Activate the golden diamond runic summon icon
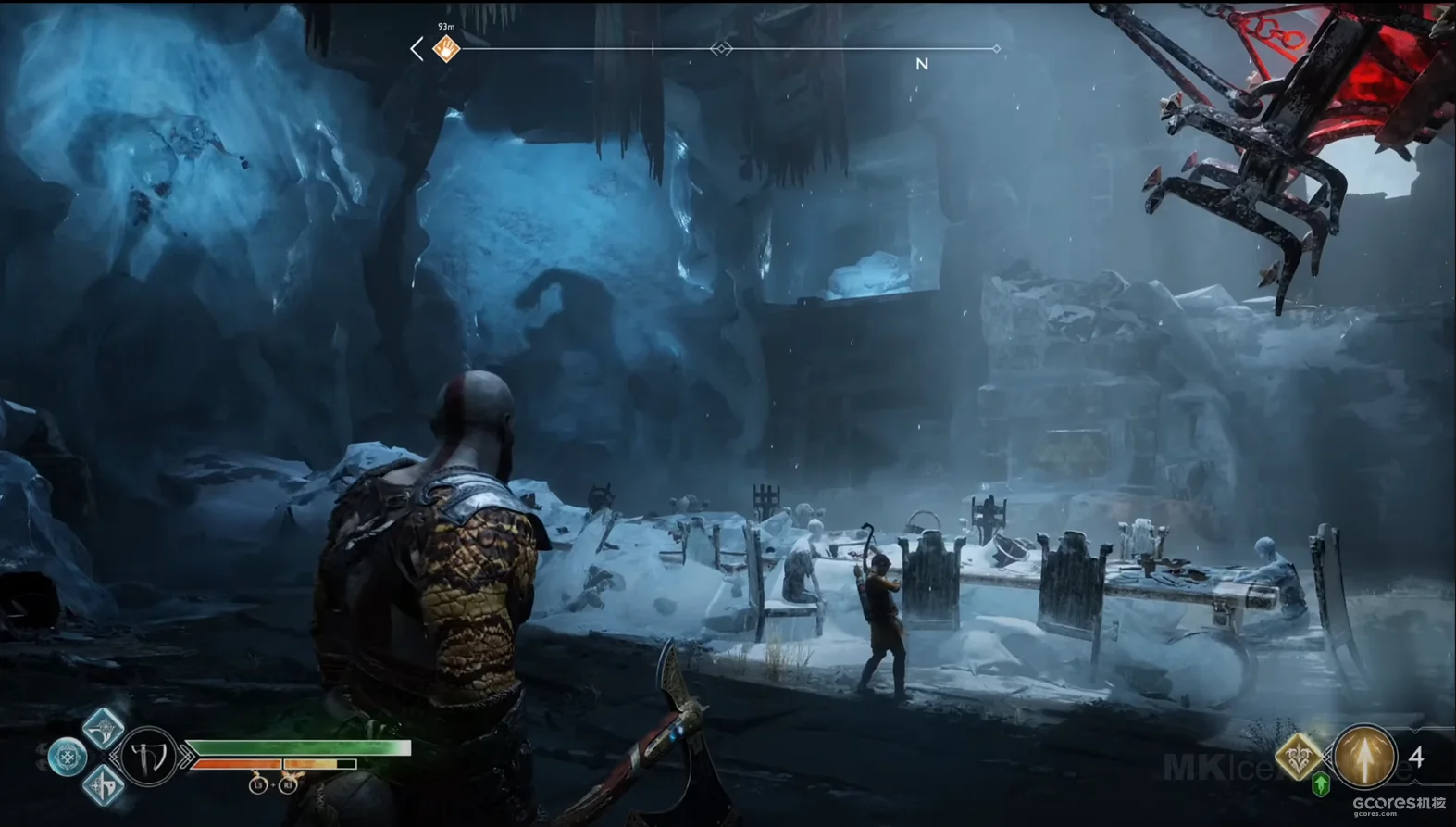This screenshot has width=1456, height=827. [x=1299, y=756]
